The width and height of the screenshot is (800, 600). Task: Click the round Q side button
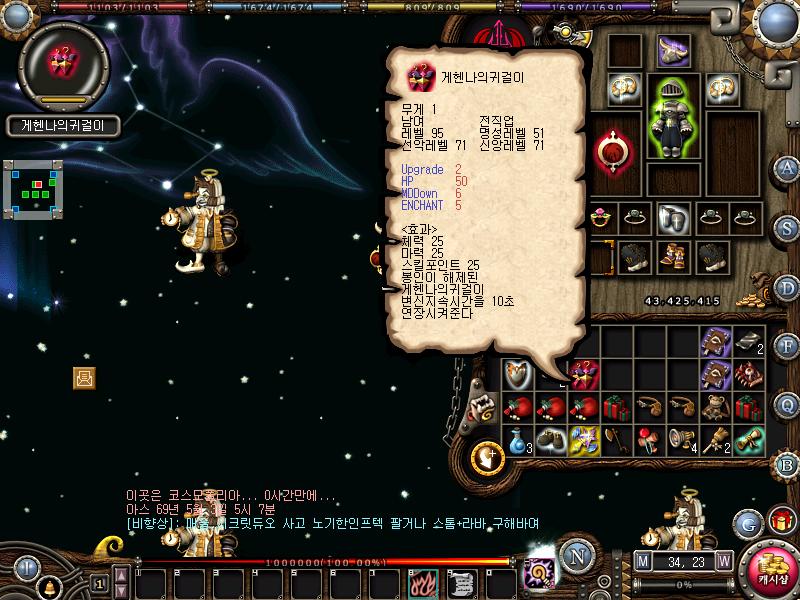click(x=787, y=404)
